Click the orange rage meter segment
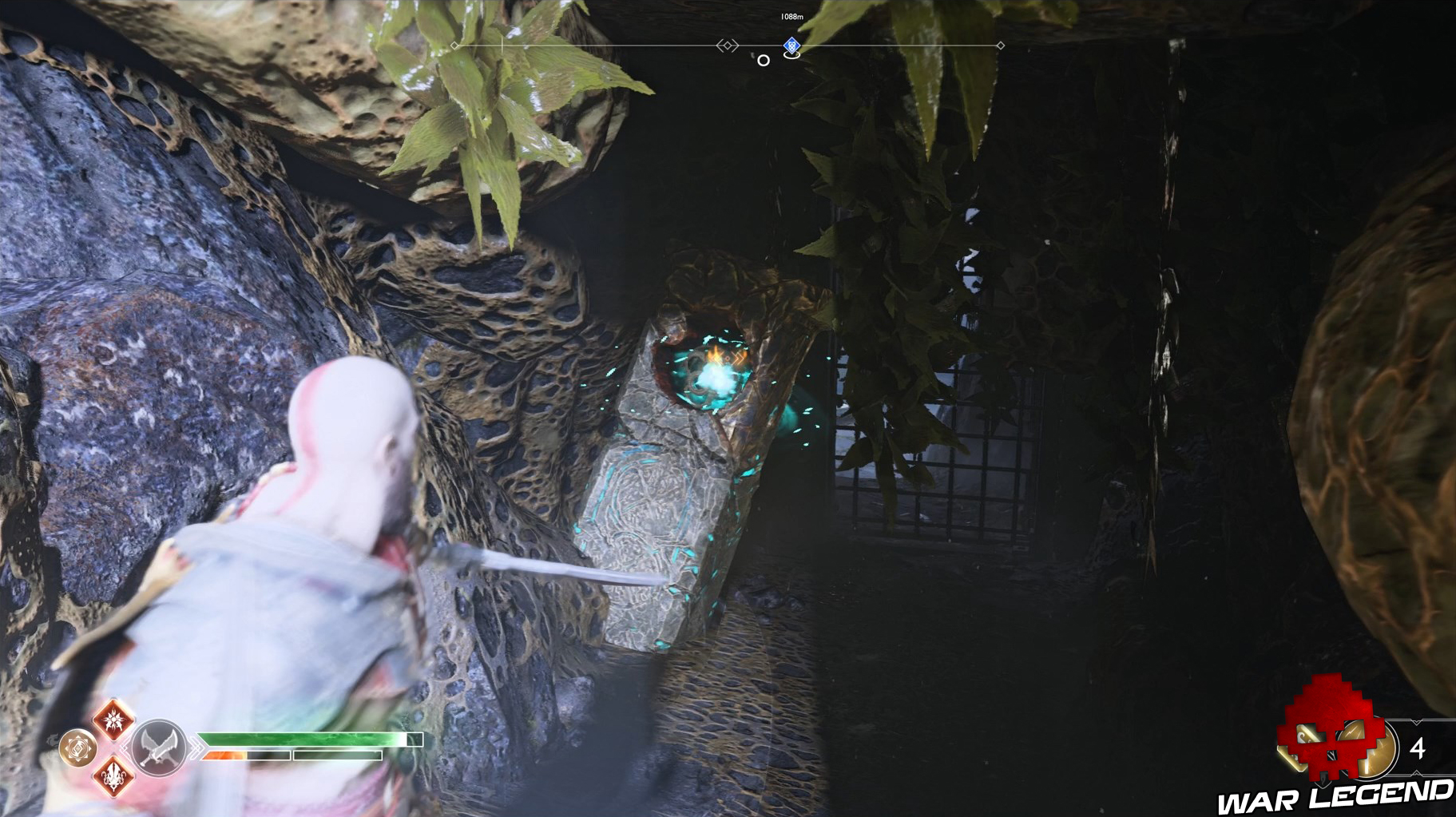 [224, 755]
